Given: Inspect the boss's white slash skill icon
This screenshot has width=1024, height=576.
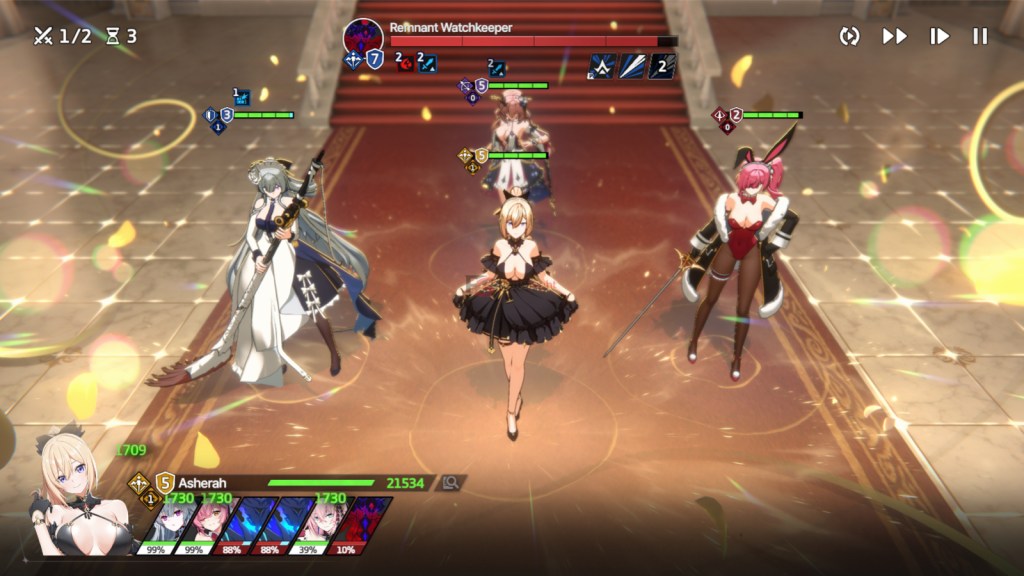Looking at the screenshot, I should click(632, 66).
